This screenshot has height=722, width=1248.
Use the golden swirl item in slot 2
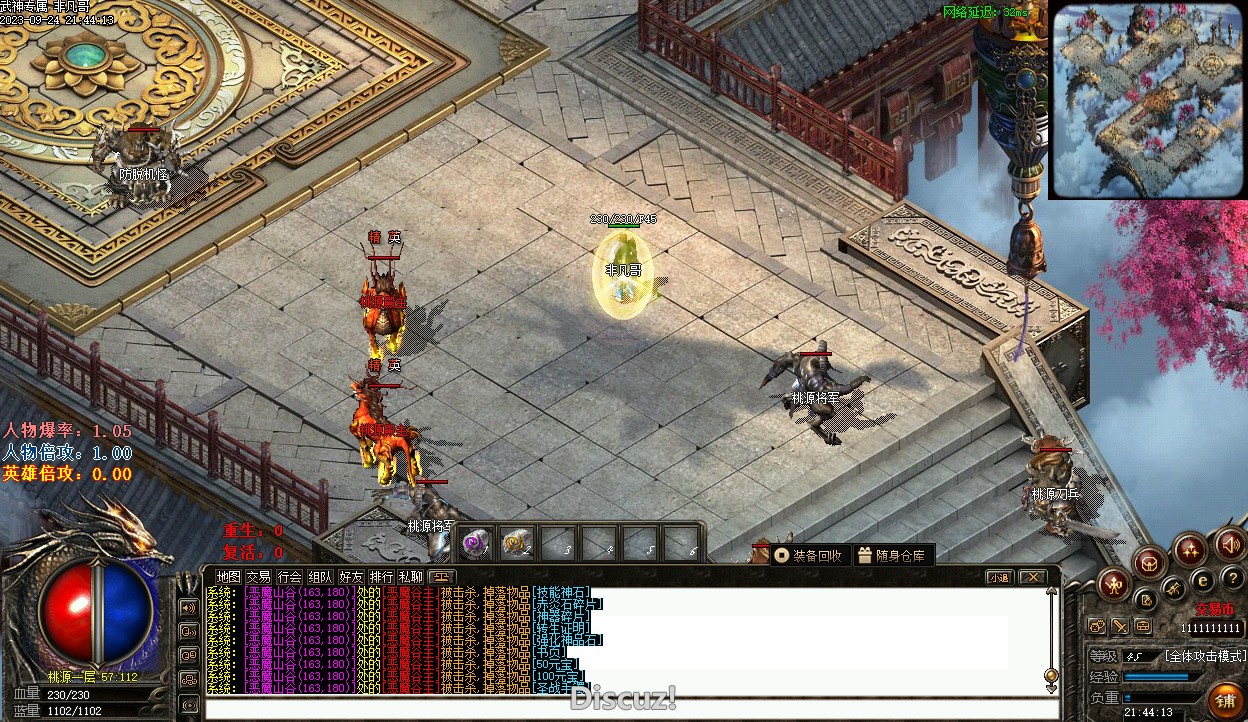(516, 543)
